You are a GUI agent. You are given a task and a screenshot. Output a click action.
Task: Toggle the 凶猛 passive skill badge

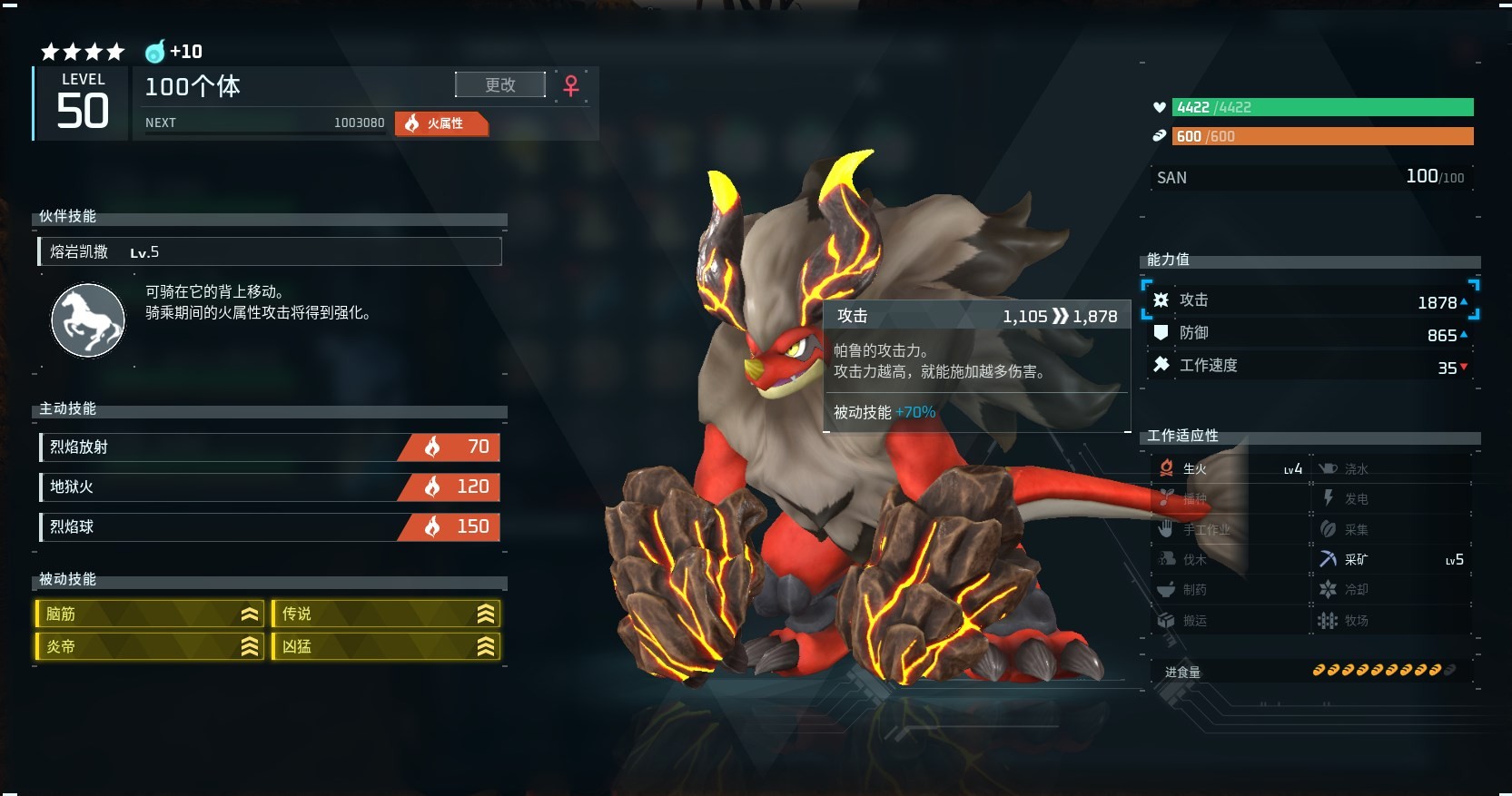click(x=385, y=646)
